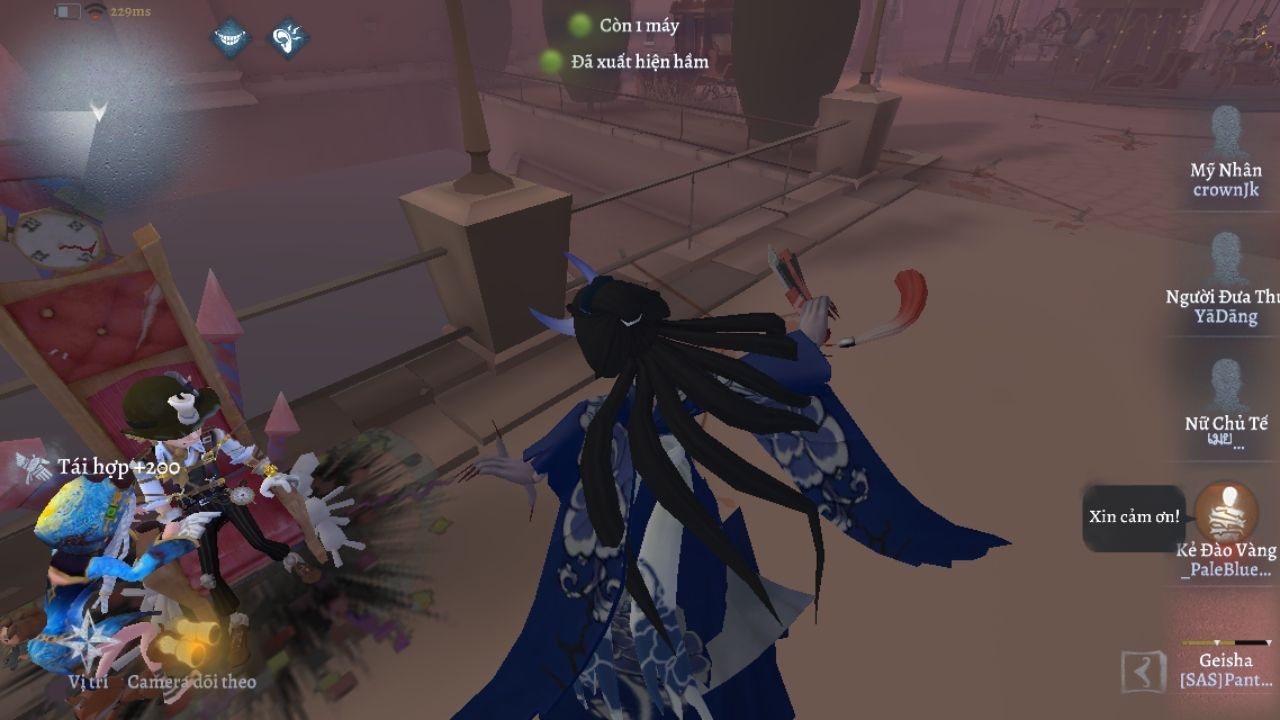This screenshot has width=1280, height=720.
Task: Open the book icon beside Geisha
Action: (1144, 672)
